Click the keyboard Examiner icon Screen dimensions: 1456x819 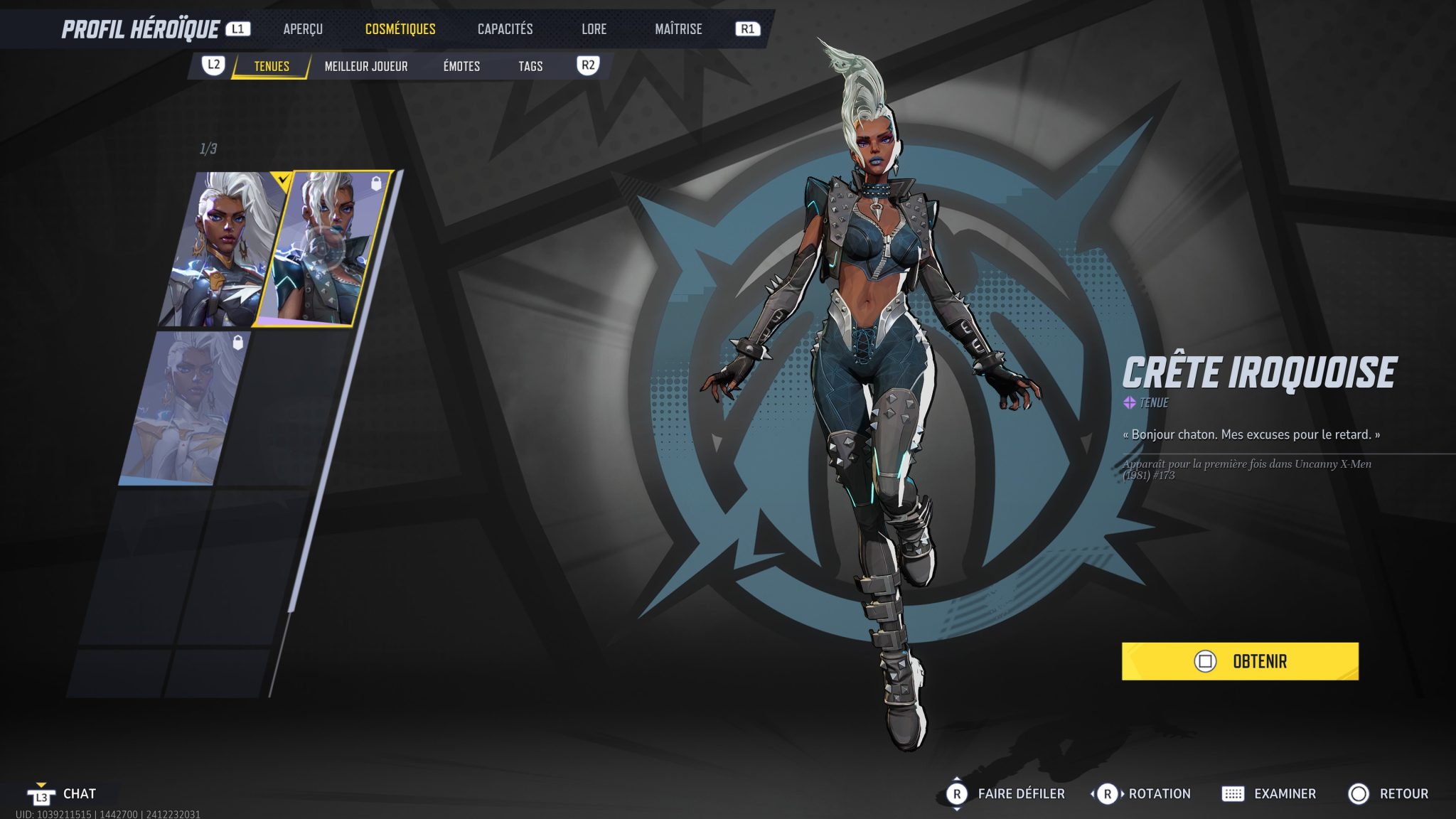coord(1234,793)
